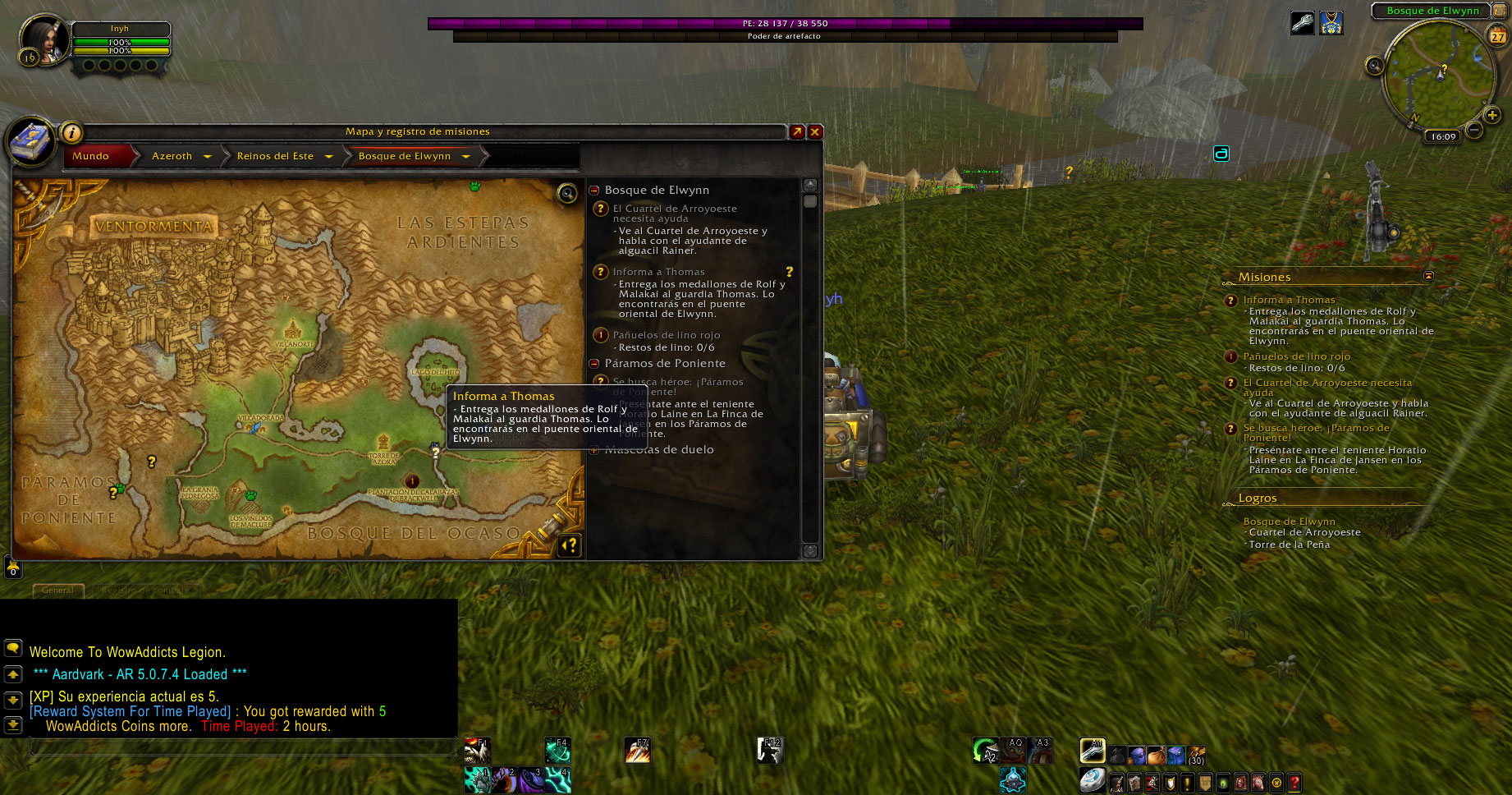
Task: Close the map and quest log window
Action: point(815,131)
